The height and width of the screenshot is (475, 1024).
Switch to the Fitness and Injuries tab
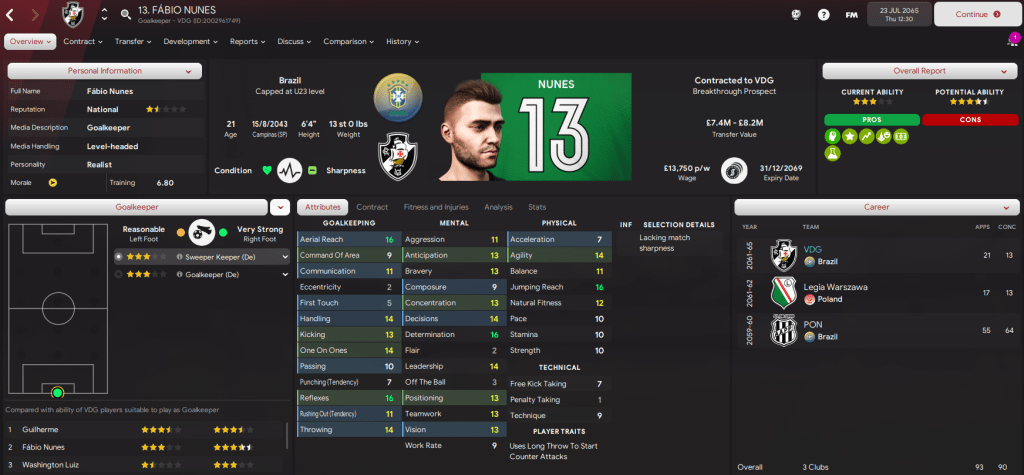coord(434,207)
